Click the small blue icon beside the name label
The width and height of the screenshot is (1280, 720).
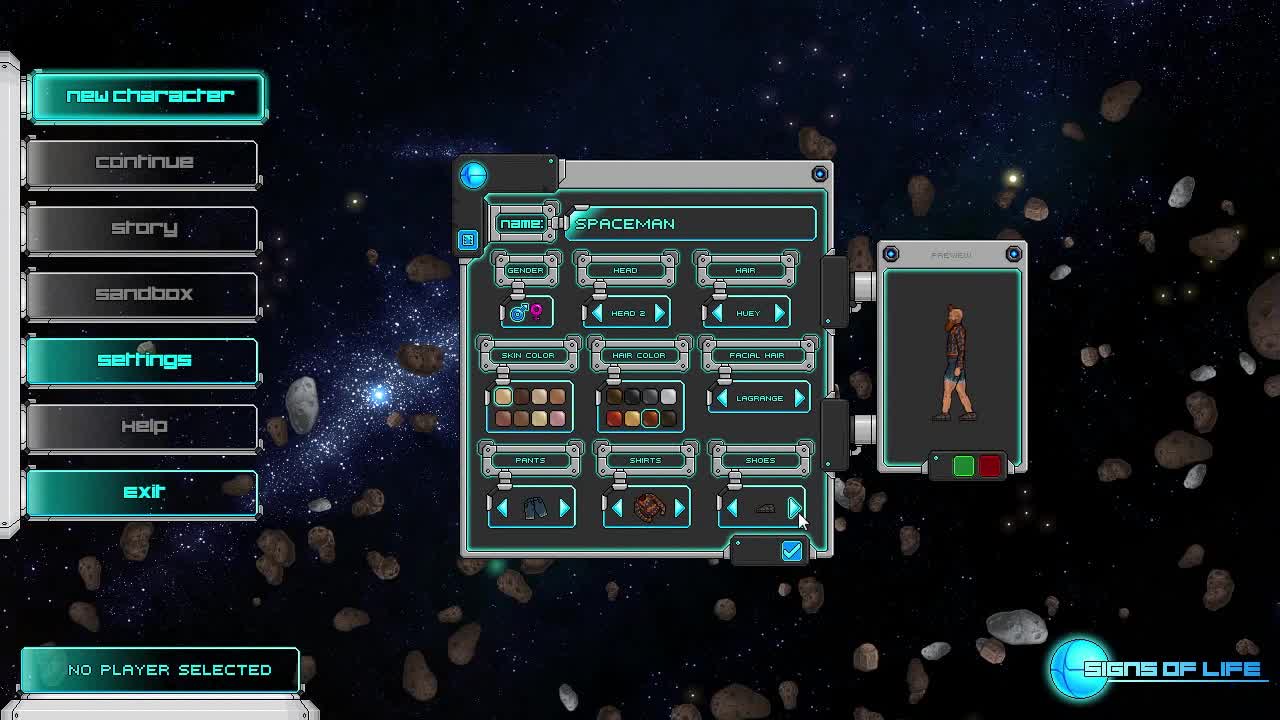467,240
